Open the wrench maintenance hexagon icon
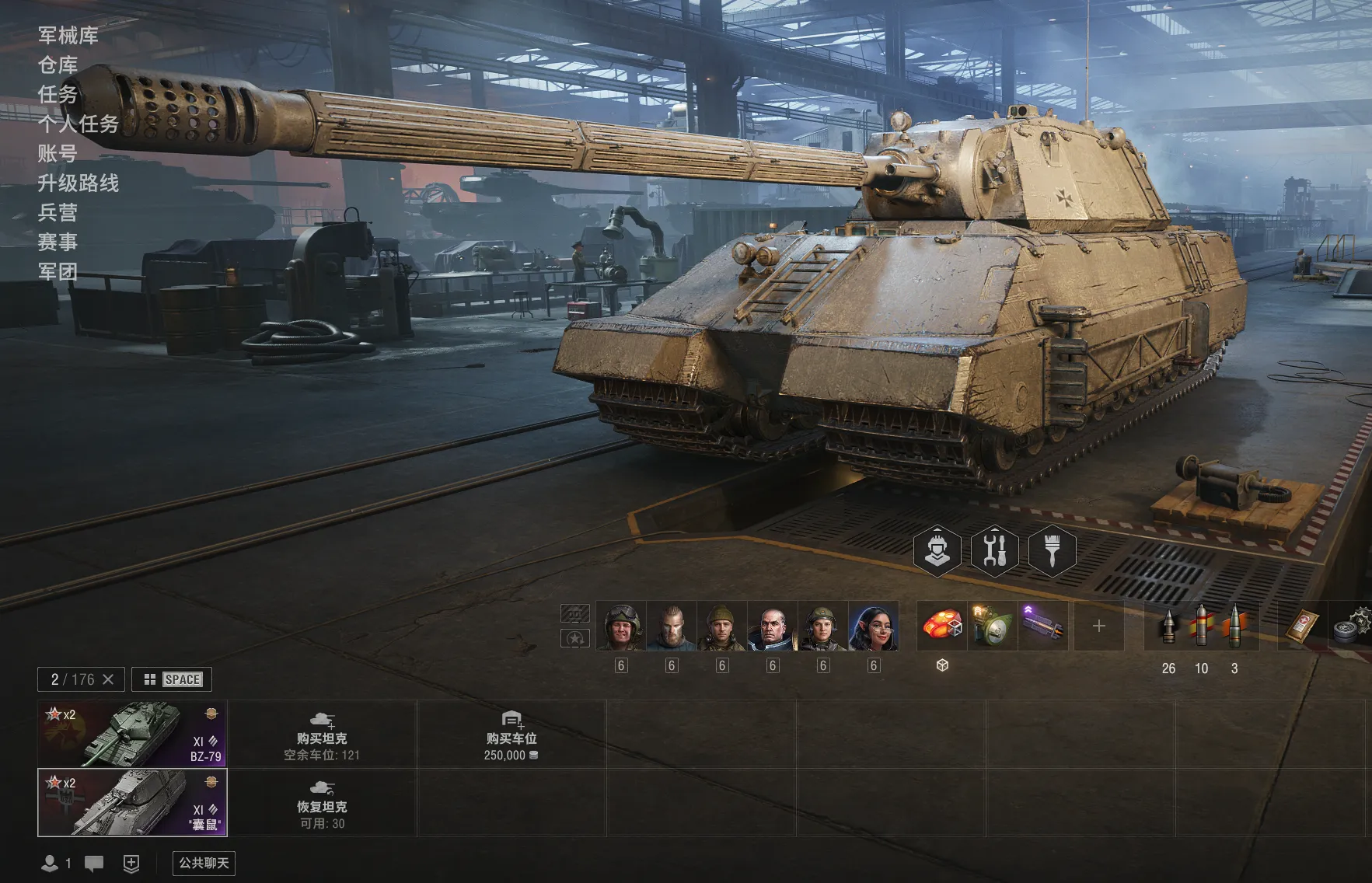 pos(995,550)
